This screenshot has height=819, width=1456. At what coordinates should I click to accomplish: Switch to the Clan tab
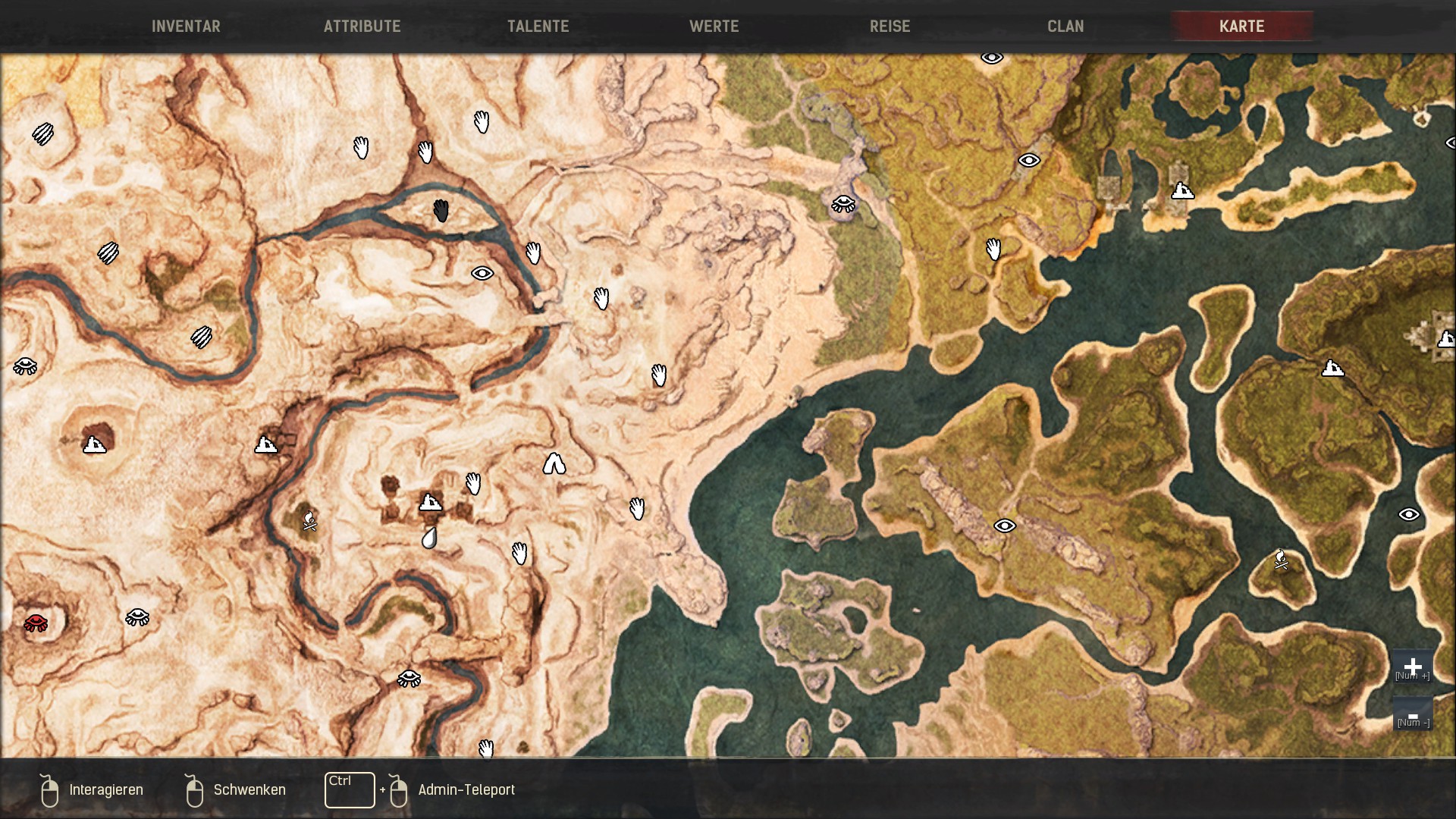click(1065, 27)
